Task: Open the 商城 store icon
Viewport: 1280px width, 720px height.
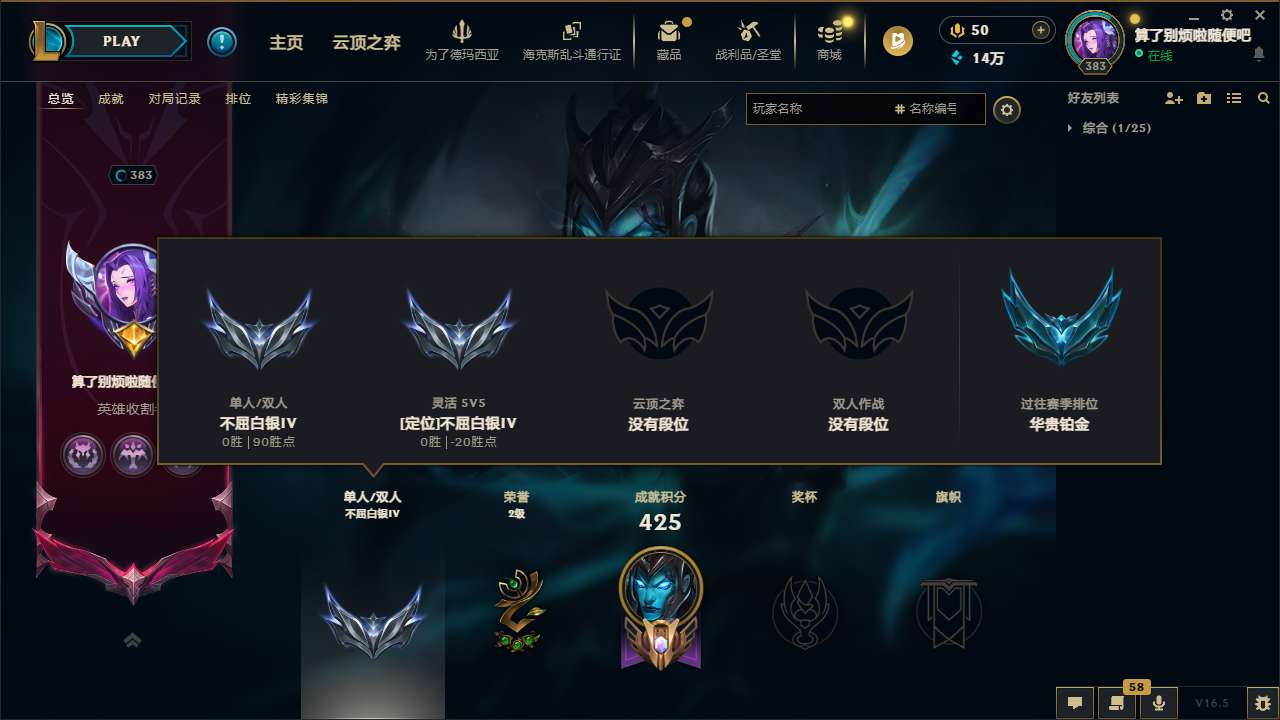Action: coord(829,35)
